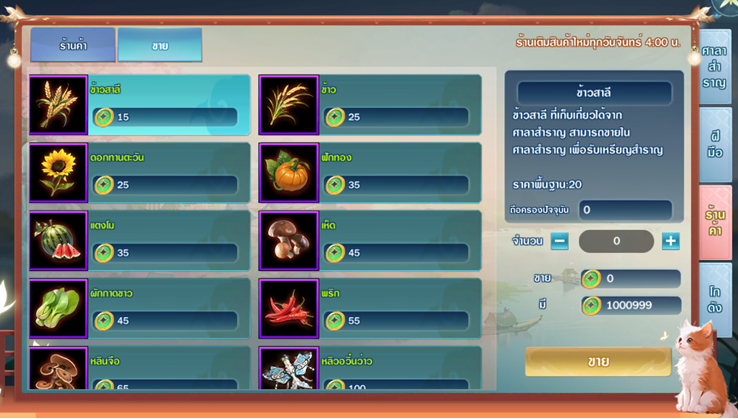Select the sunflower ดอกทานตะวัน item
The height and width of the screenshot is (419, 738).
tap(140, 173)
